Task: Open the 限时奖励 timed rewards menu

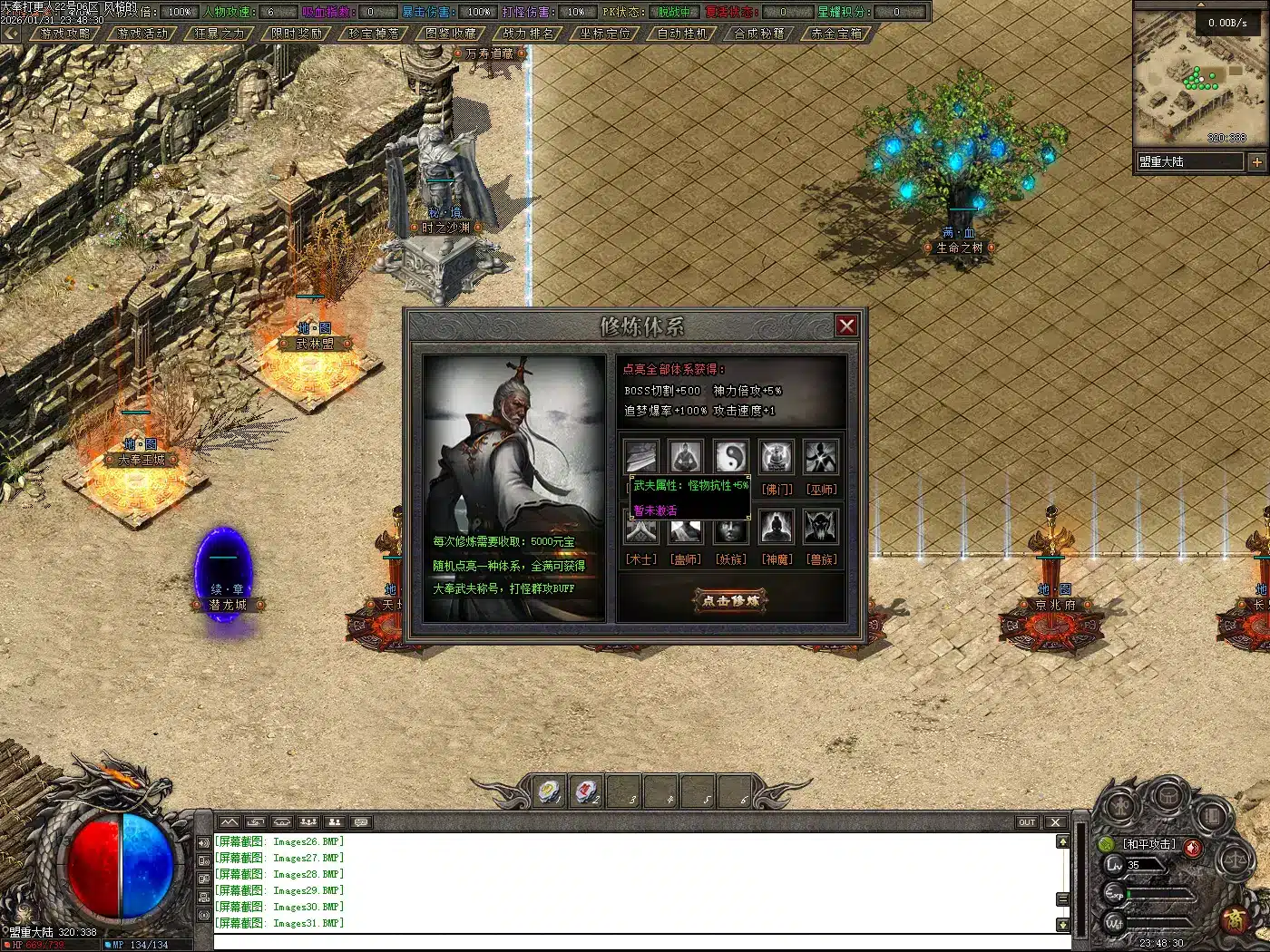Action: [x=297, y=34]
